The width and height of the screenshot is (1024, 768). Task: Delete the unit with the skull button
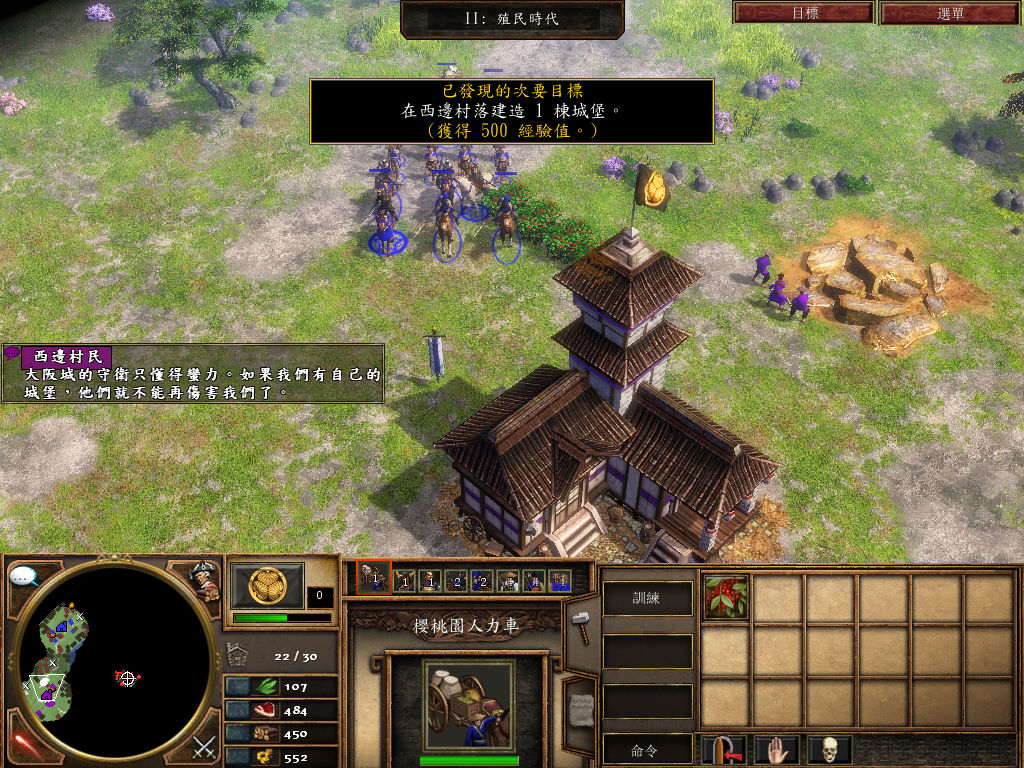click(x=829, y=749)
